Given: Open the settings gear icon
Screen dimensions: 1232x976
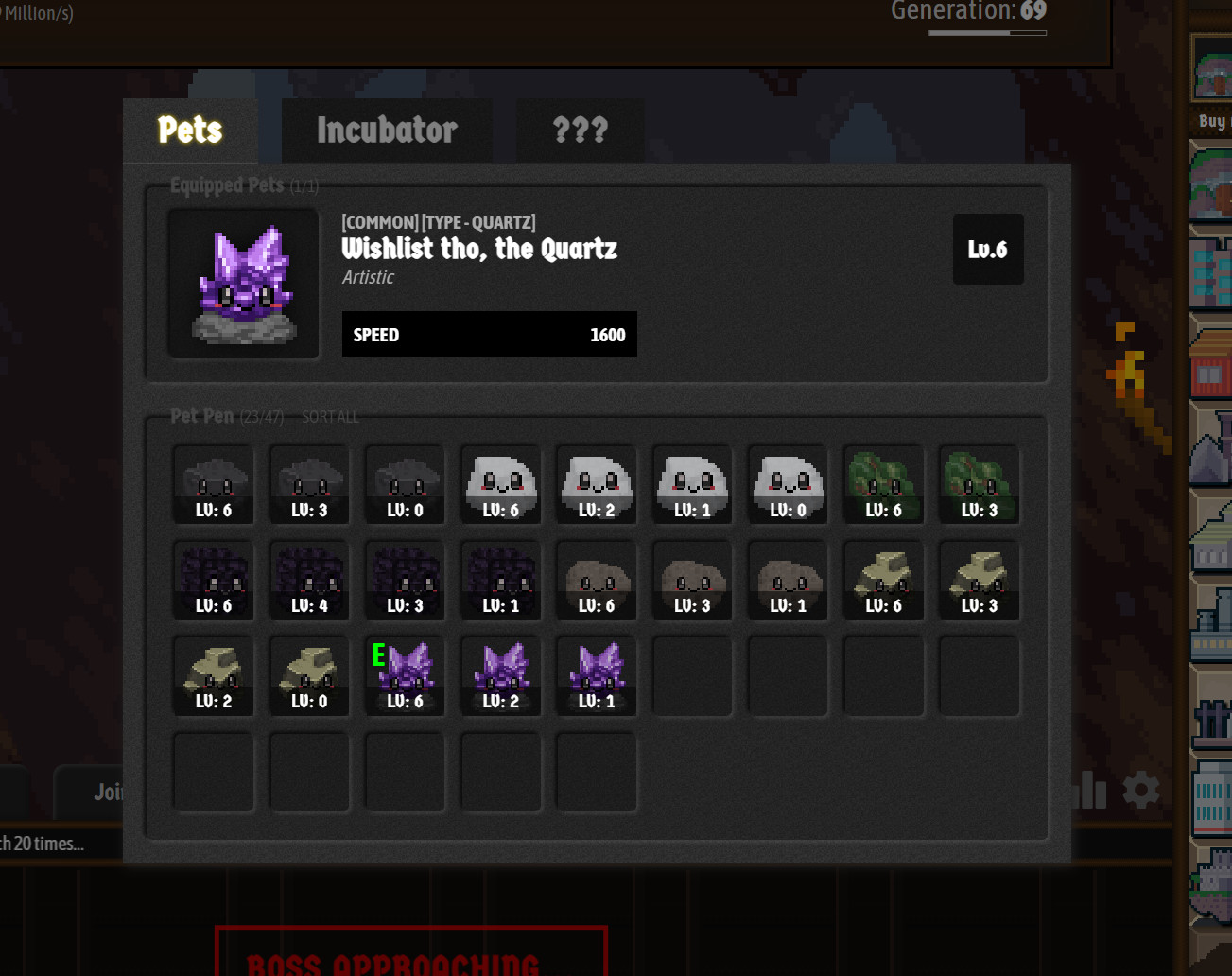Looking at the screenshot, I should tap(1141, 791).
